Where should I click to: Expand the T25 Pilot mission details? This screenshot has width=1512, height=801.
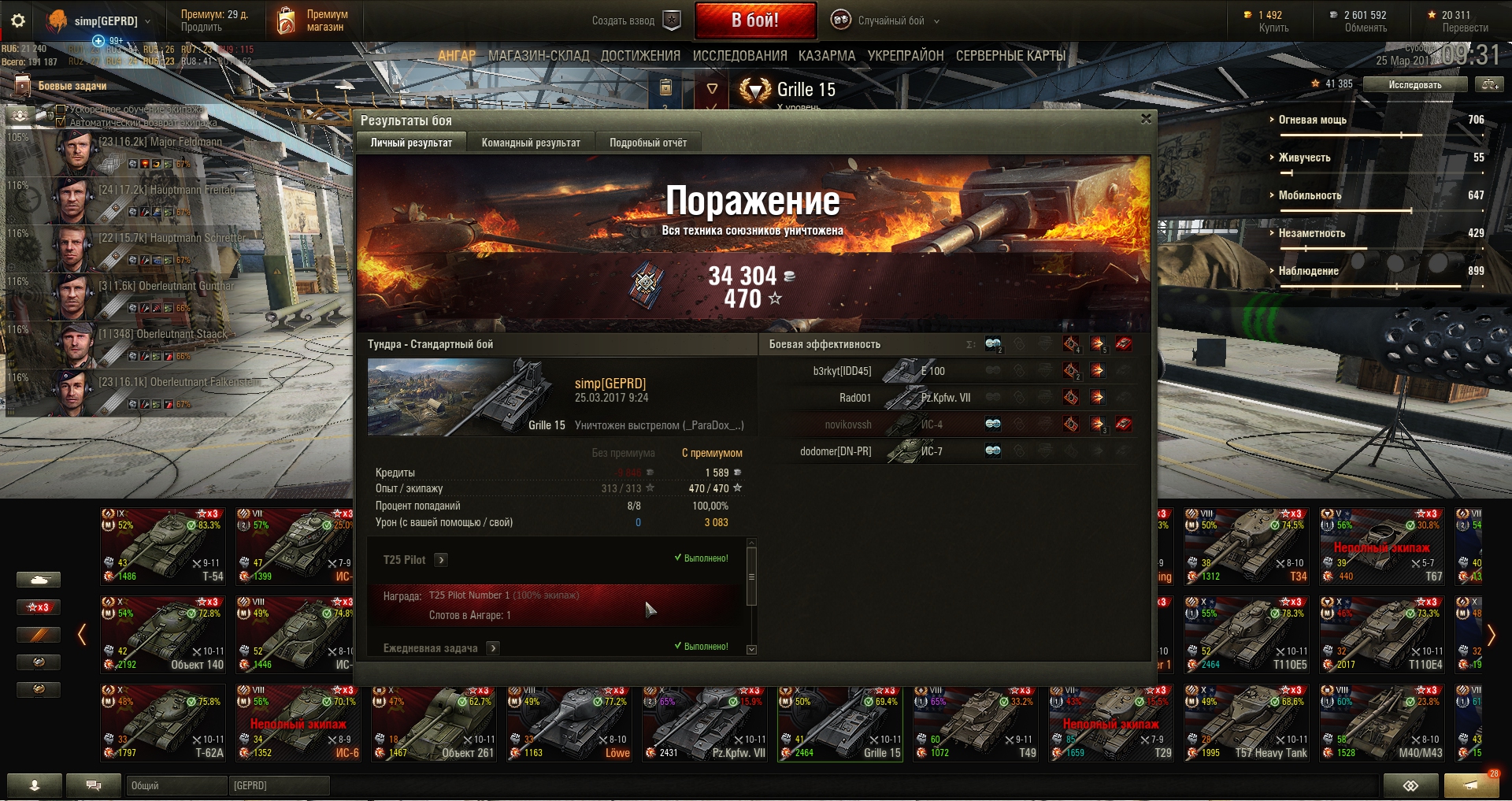coord(441,560)
